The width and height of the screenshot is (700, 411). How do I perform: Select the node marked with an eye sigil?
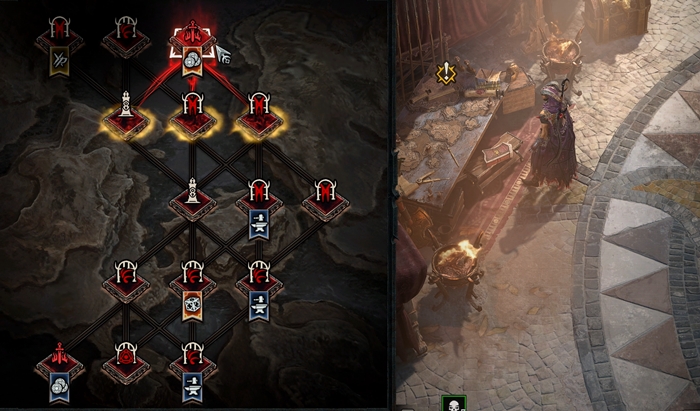click(125, 358)
